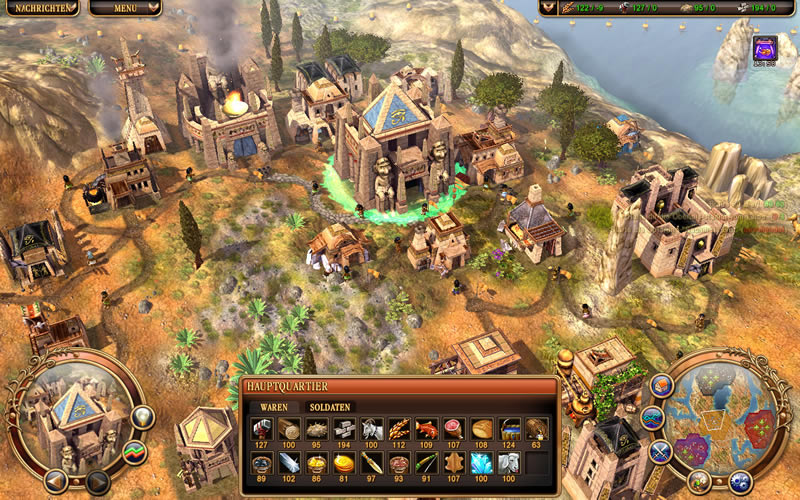This screenshot has width=800, height=500.
Task: Select the orange fish goods slot
Action: point(427,429)
